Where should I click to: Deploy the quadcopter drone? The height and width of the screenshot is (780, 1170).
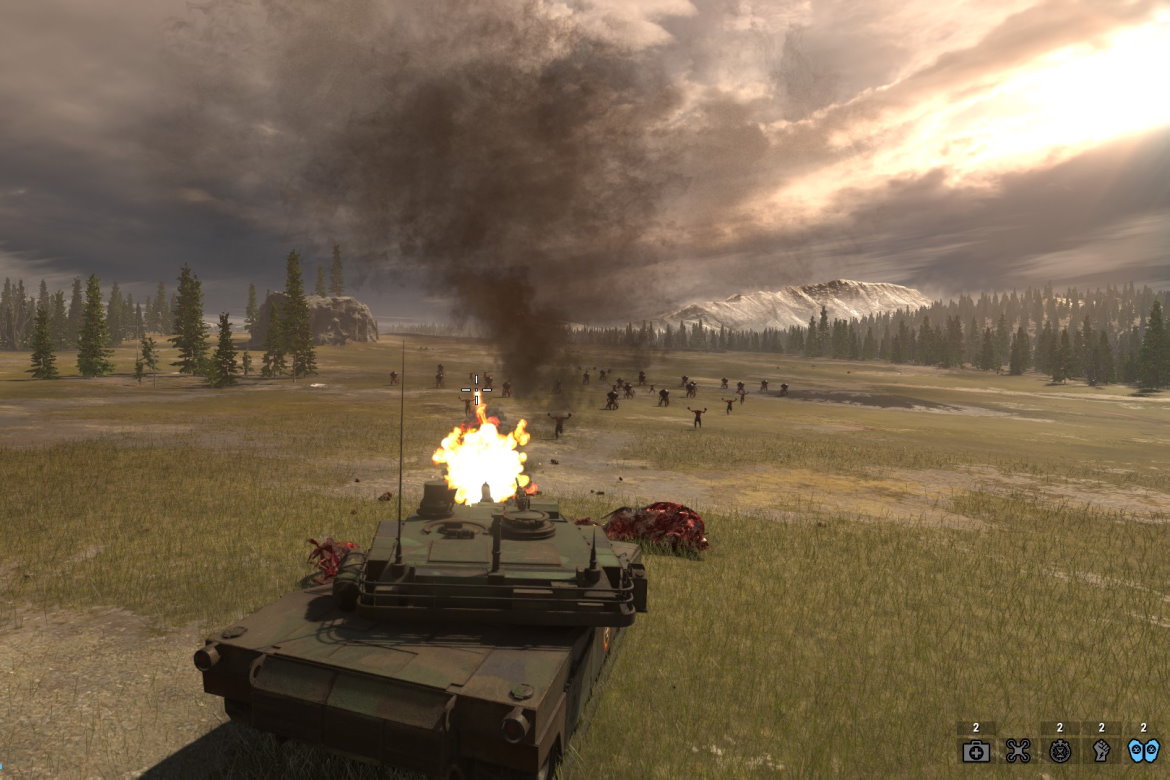coord(1018,751)
